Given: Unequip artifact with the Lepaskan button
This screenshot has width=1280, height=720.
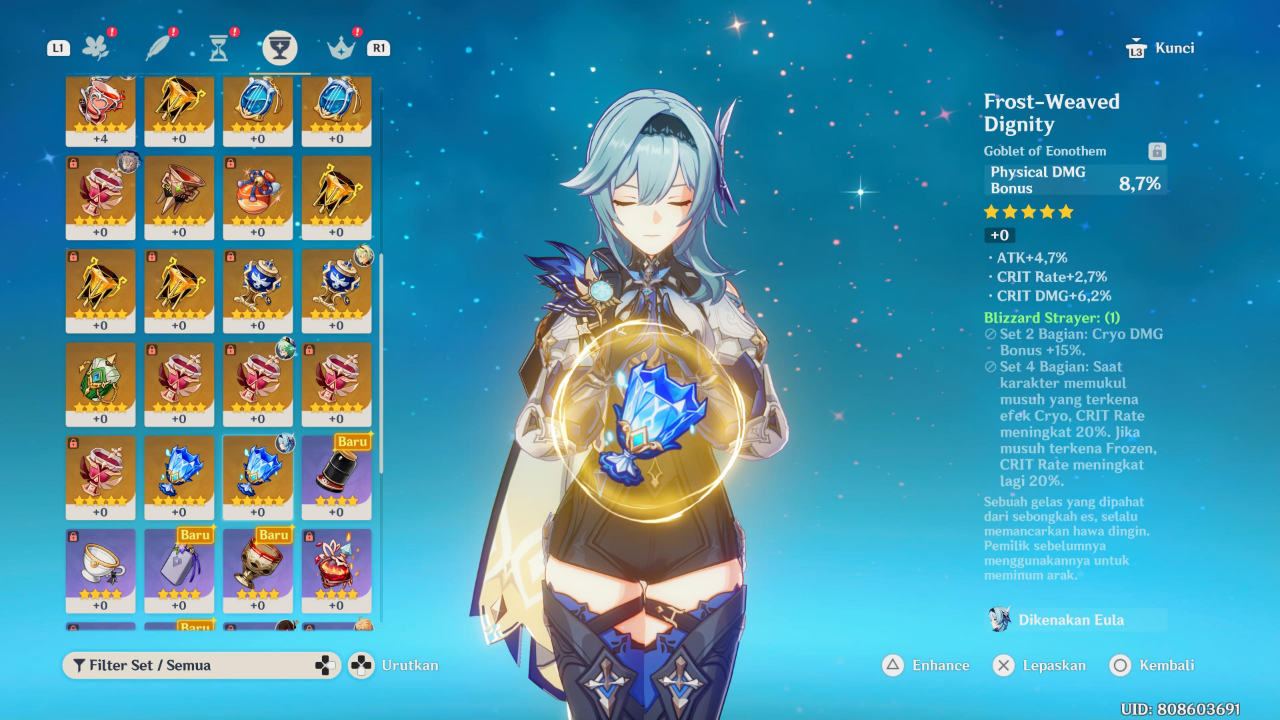Looking at the screenshot, I should click(1040, 665).
